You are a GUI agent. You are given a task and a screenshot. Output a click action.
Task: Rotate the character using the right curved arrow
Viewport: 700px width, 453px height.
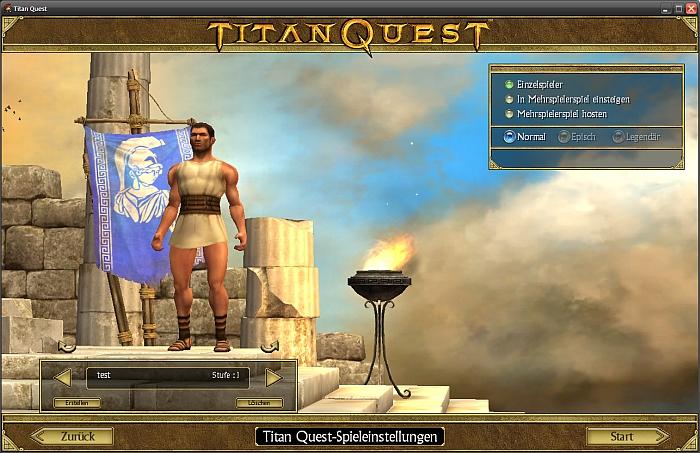269,347
